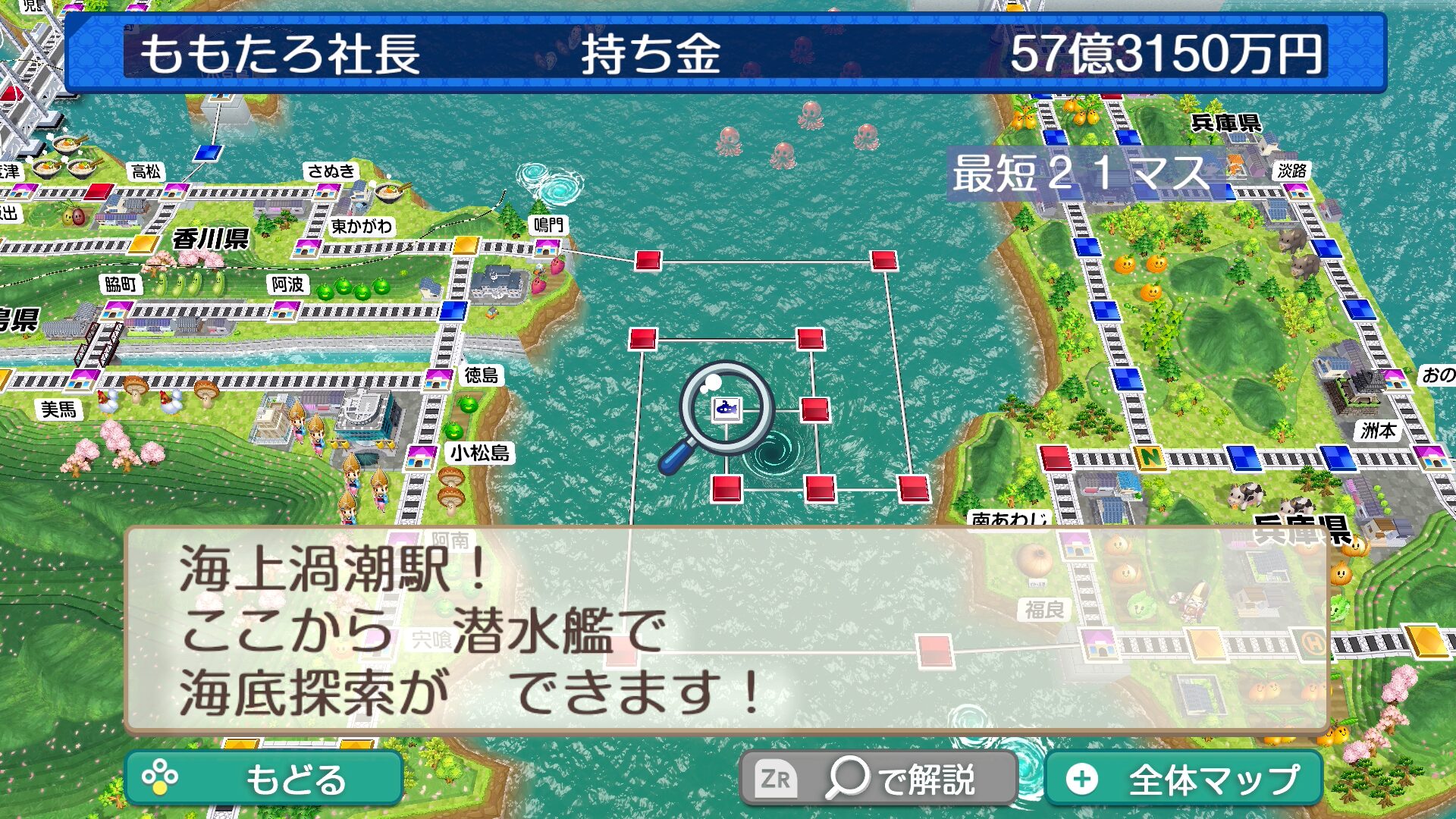1456x819 pixels.
Task: Select the もどる back button
Action: tap(264, 779)
